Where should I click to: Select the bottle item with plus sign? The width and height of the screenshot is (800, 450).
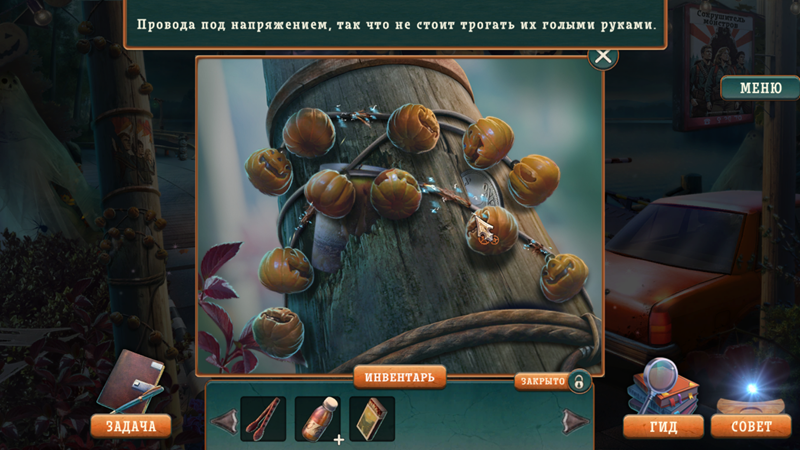[x=317, y=419]
